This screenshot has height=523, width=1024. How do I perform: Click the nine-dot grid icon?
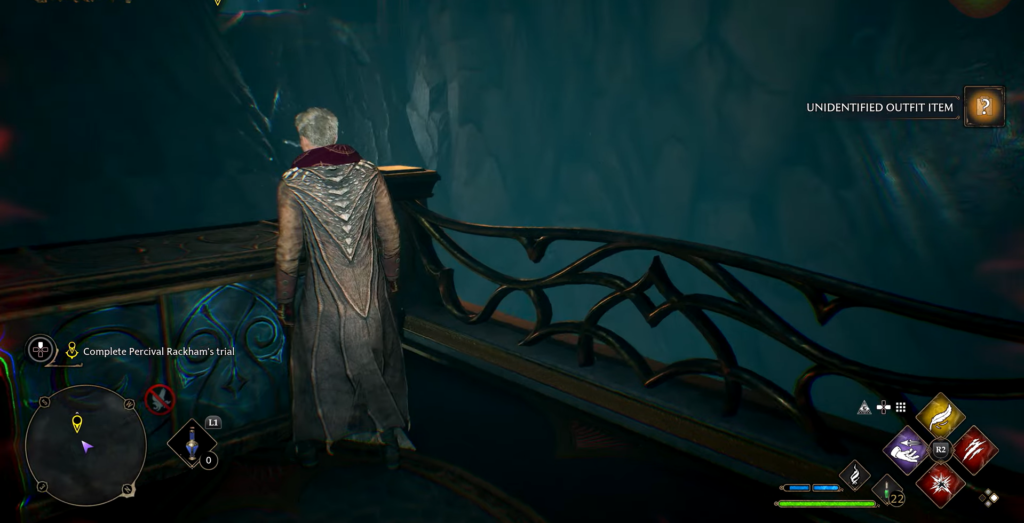pos(900,407)
